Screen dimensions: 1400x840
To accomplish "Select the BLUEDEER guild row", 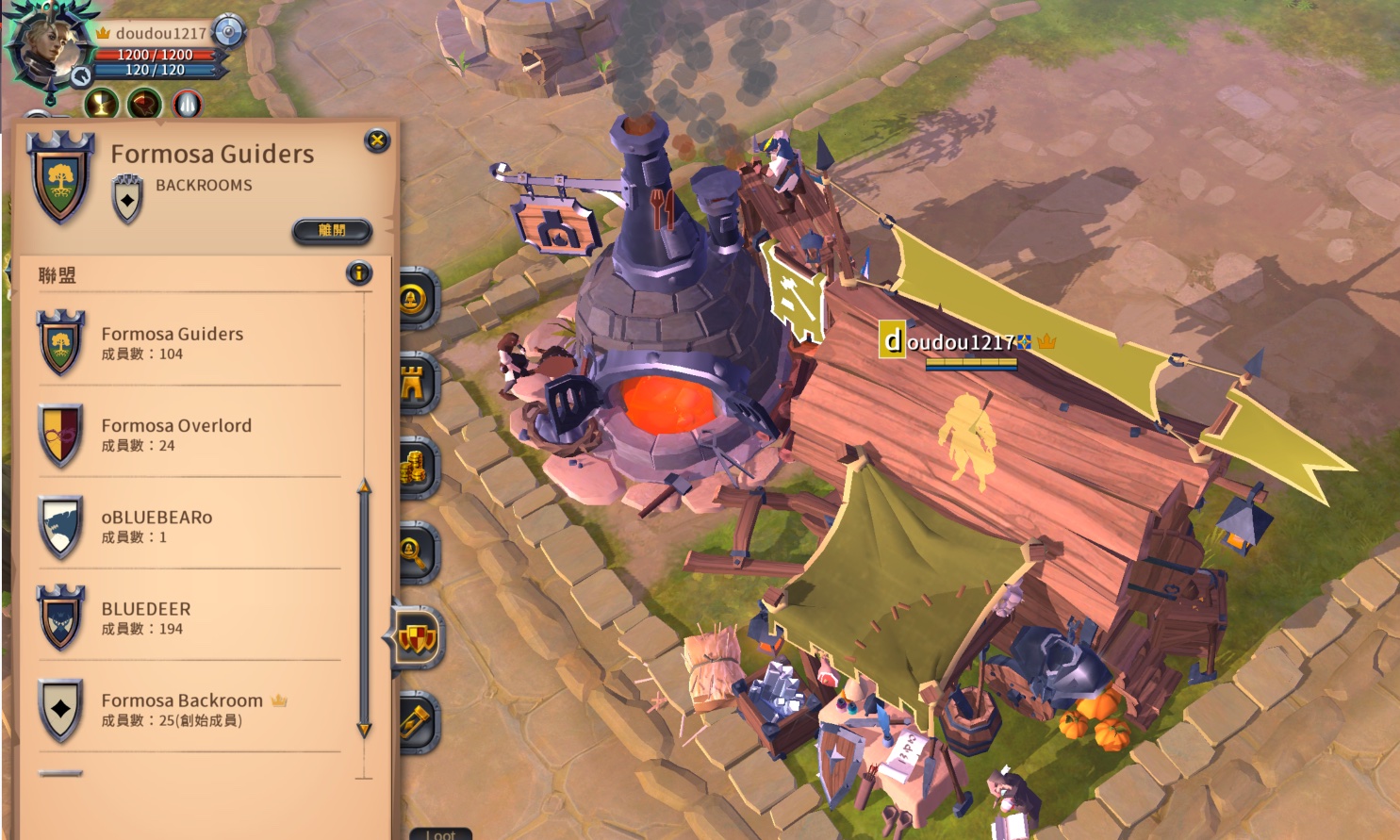I will pos(189,618).
